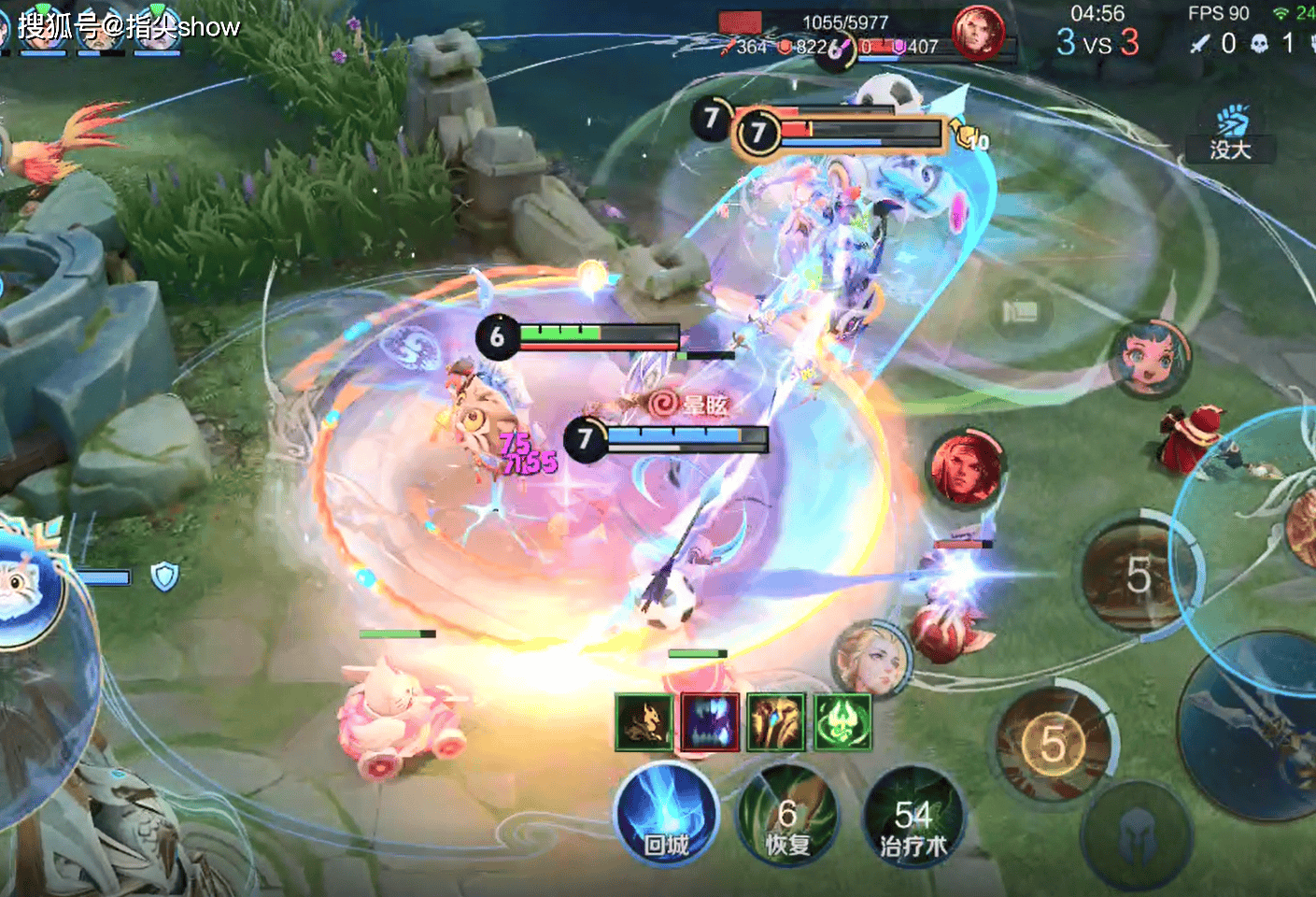The image size is (1316, 897).
Task: Select the golden wolf equipment icon
Action: (x=644, y=722)
